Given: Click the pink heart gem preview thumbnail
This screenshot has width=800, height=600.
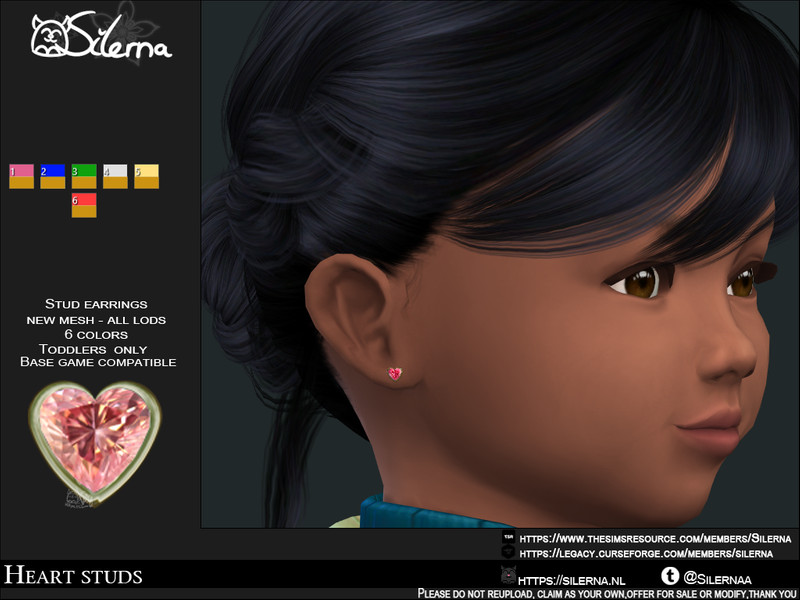Looking at the screenshot, I should (x=93, y=439).
